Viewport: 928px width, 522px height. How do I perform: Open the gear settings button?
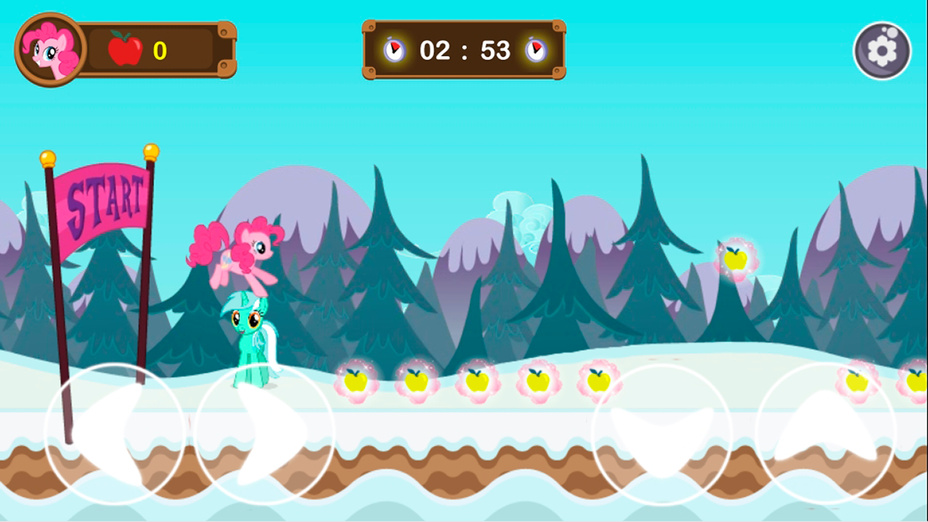click(x=882, y=51)
